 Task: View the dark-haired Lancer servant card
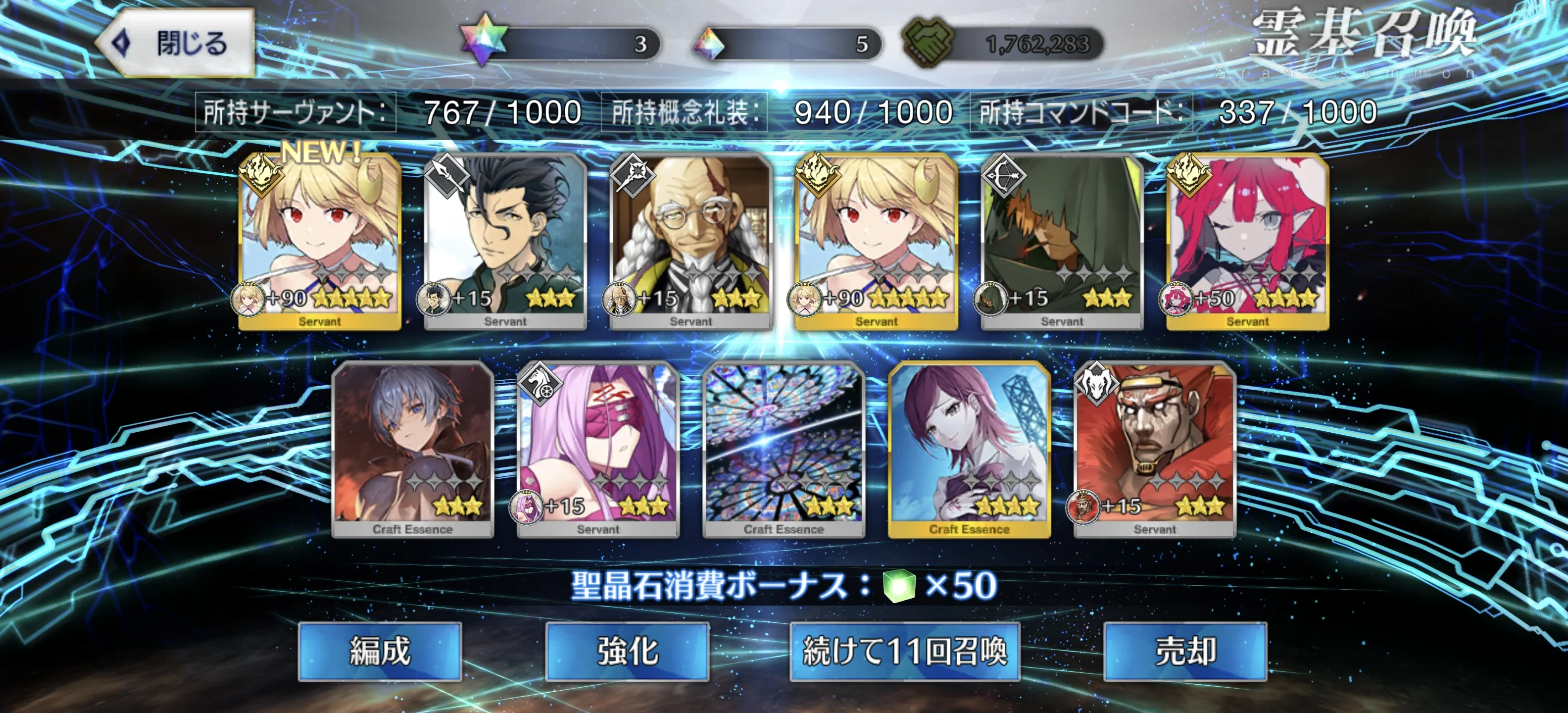pos(505,242)
